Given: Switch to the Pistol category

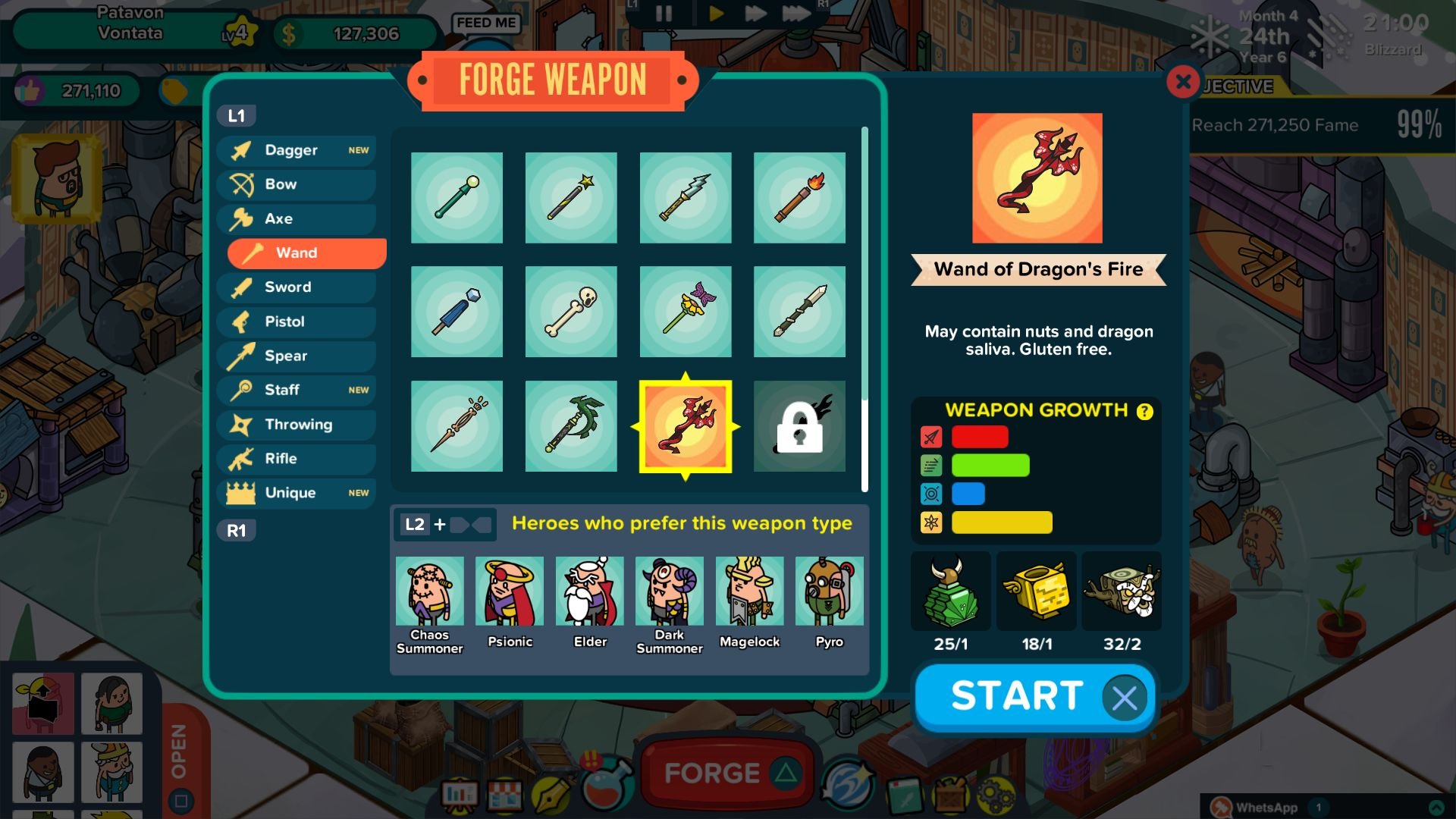Looking at the screenshot, I should tap(296, 322).
